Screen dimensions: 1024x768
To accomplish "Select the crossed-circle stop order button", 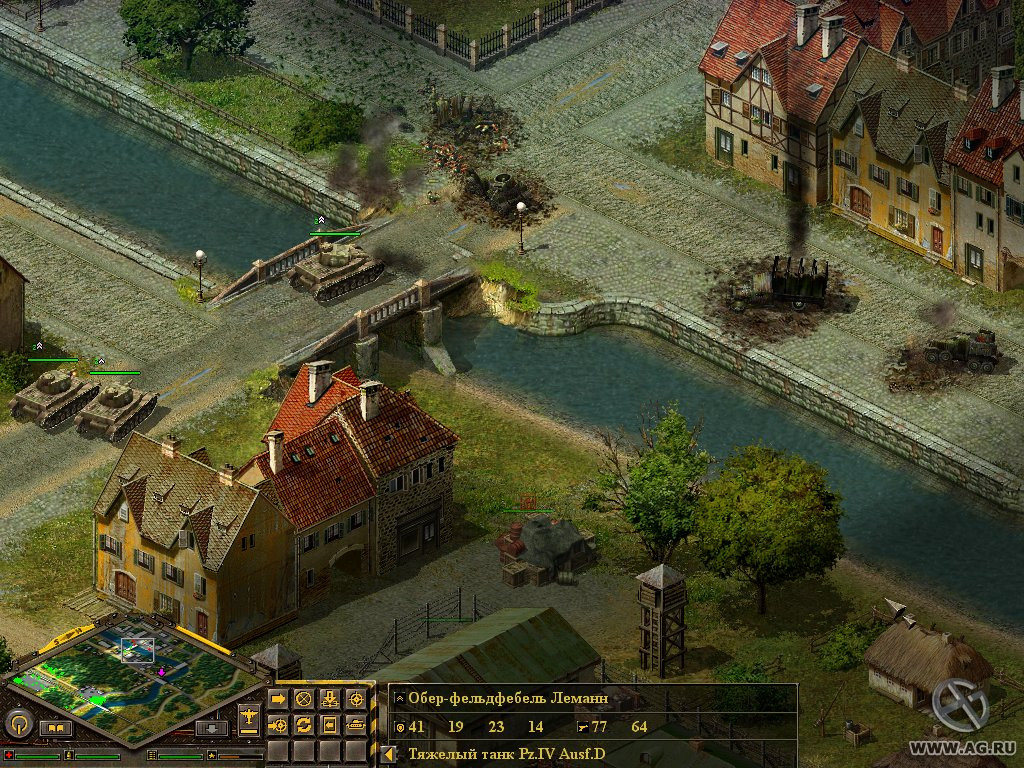I will tap(304, 698).
